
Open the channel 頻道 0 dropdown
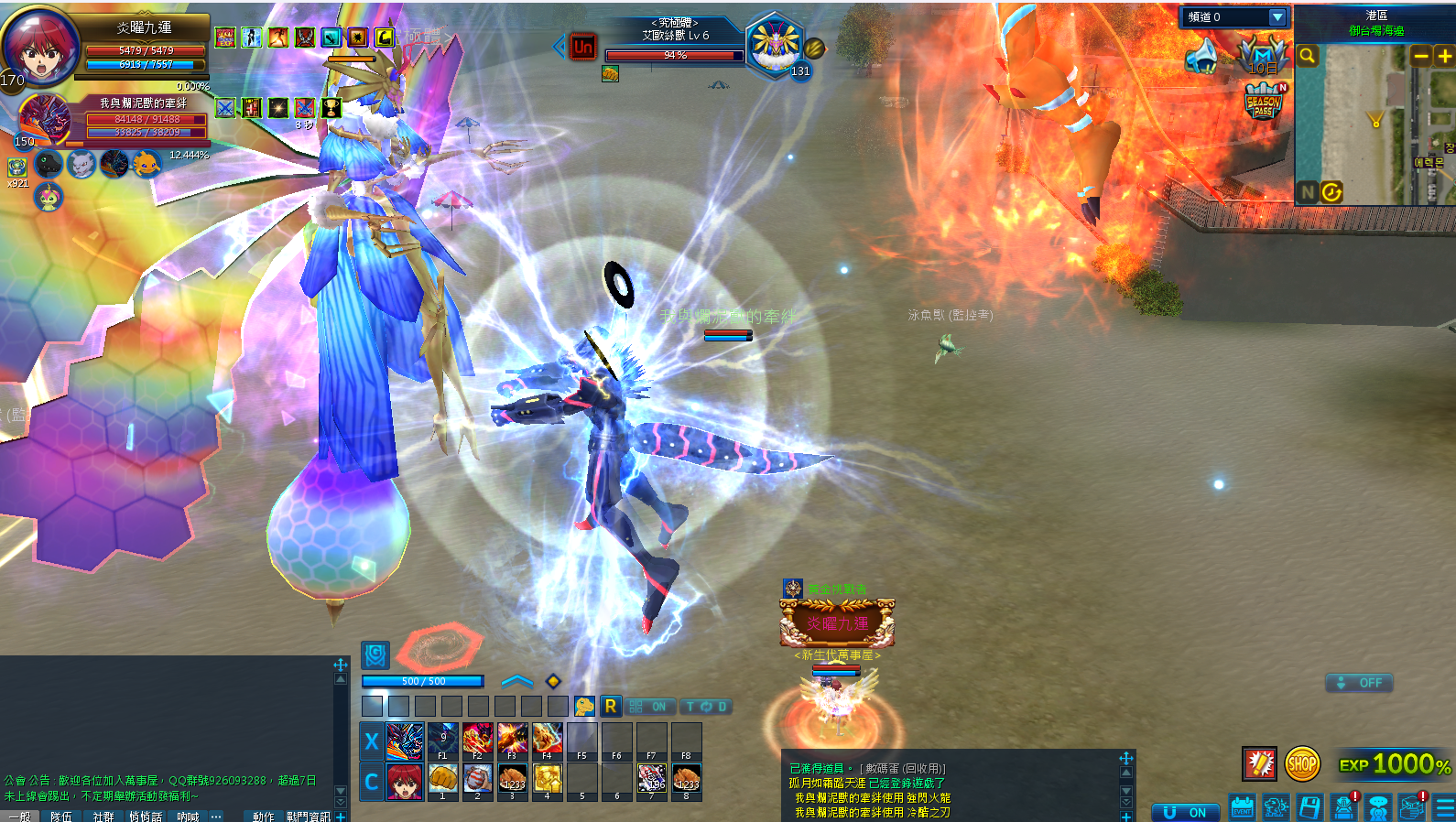1277,17
